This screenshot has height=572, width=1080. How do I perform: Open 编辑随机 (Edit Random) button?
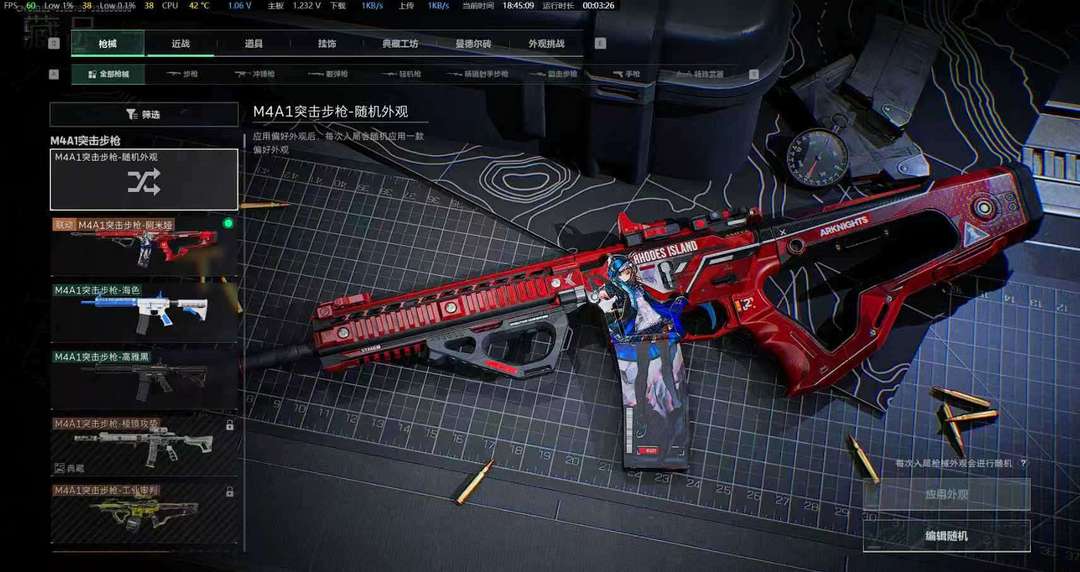tap(946, 536)
